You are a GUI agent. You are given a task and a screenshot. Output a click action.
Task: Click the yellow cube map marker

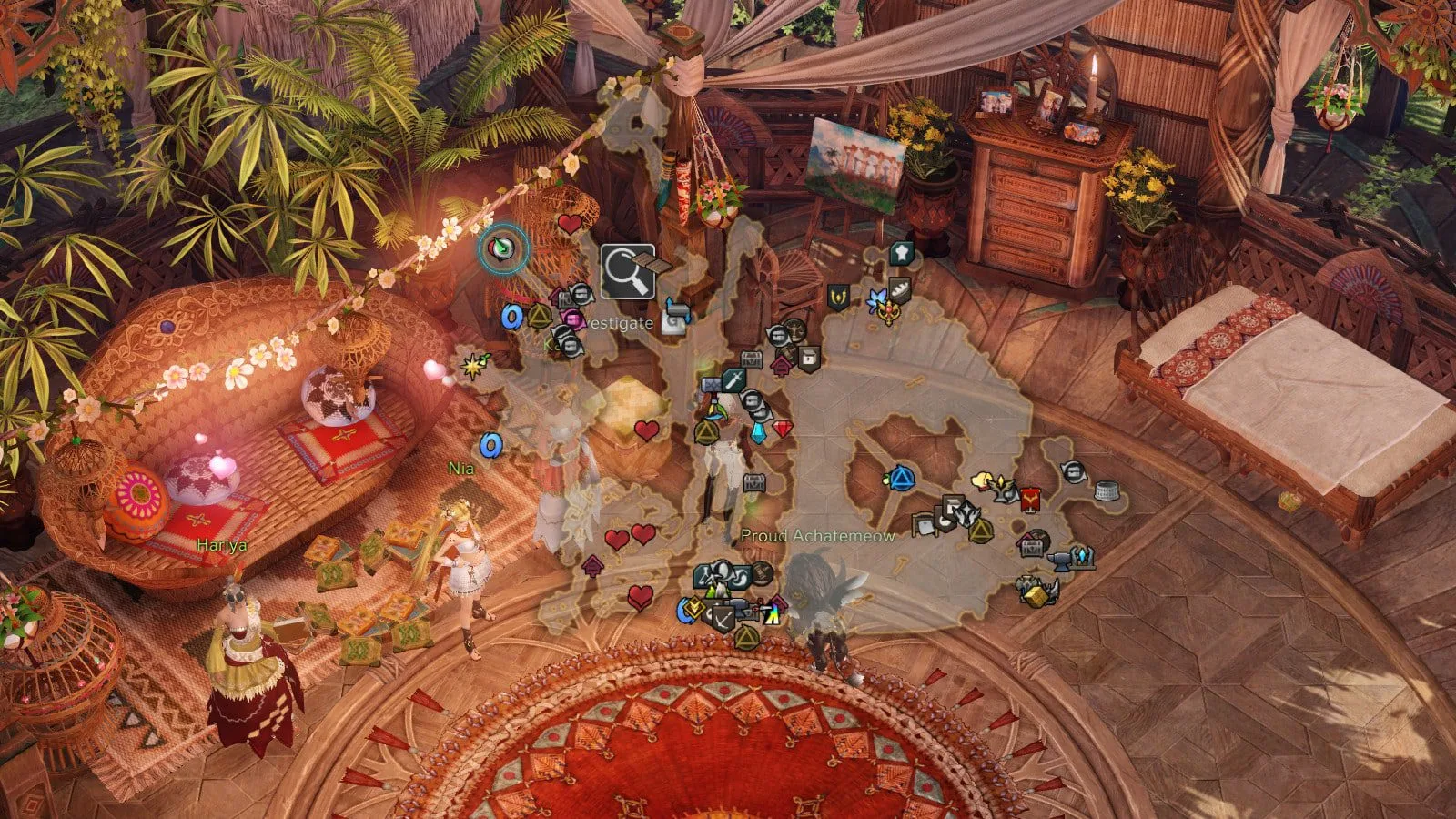(x=1036, y=595)
